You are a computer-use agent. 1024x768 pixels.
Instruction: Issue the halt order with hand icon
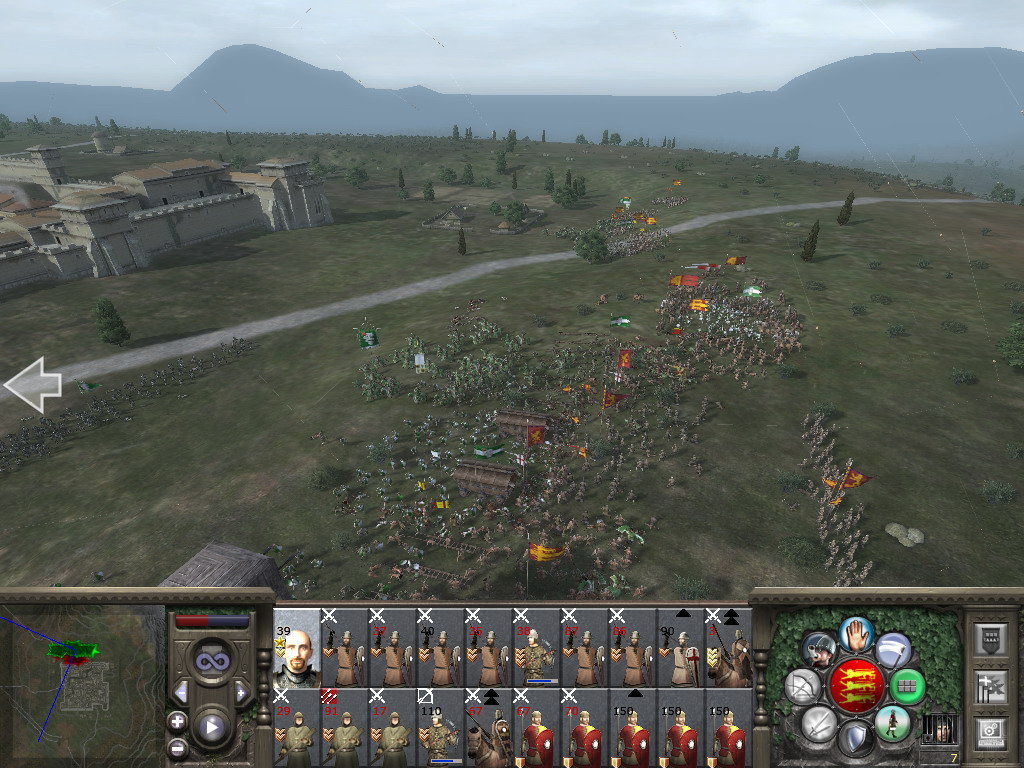tap(856, 633)
